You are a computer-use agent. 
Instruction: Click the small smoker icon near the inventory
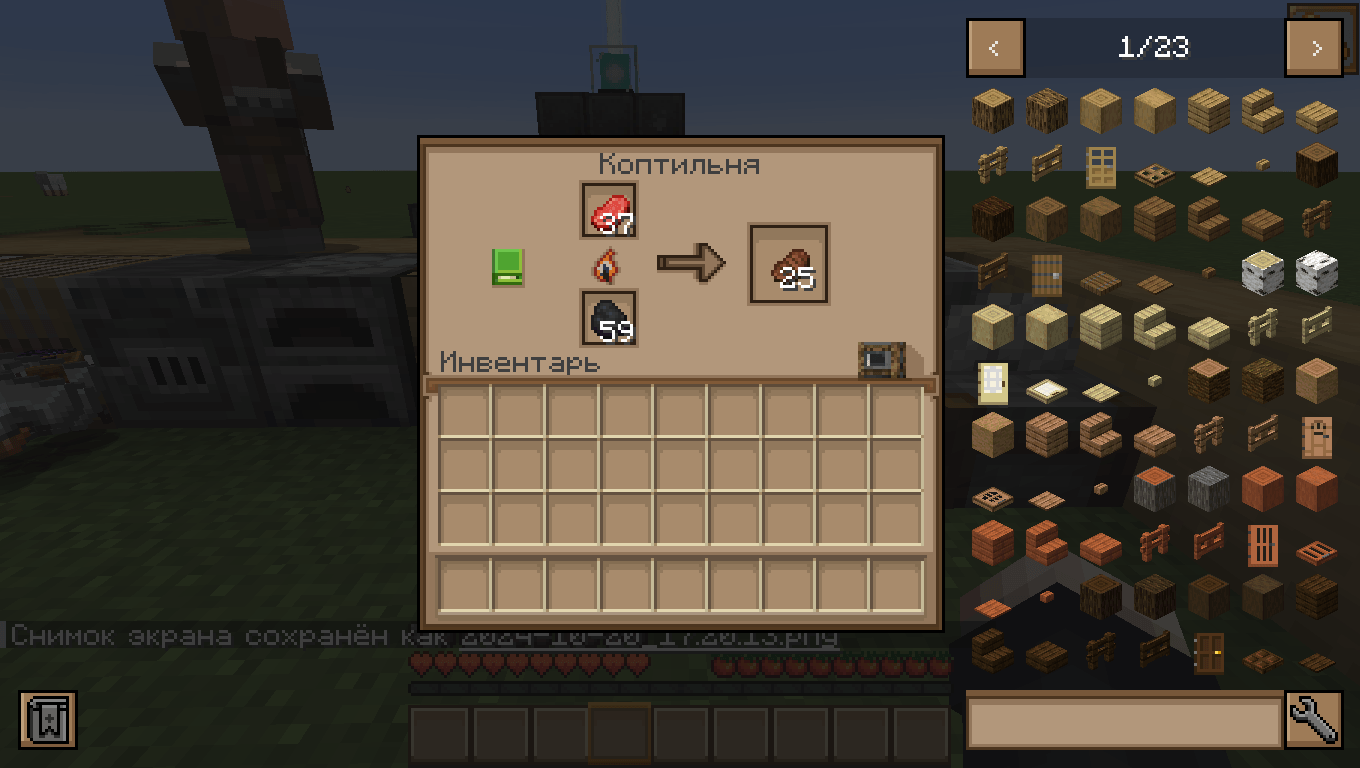click(x=881, y=361)
